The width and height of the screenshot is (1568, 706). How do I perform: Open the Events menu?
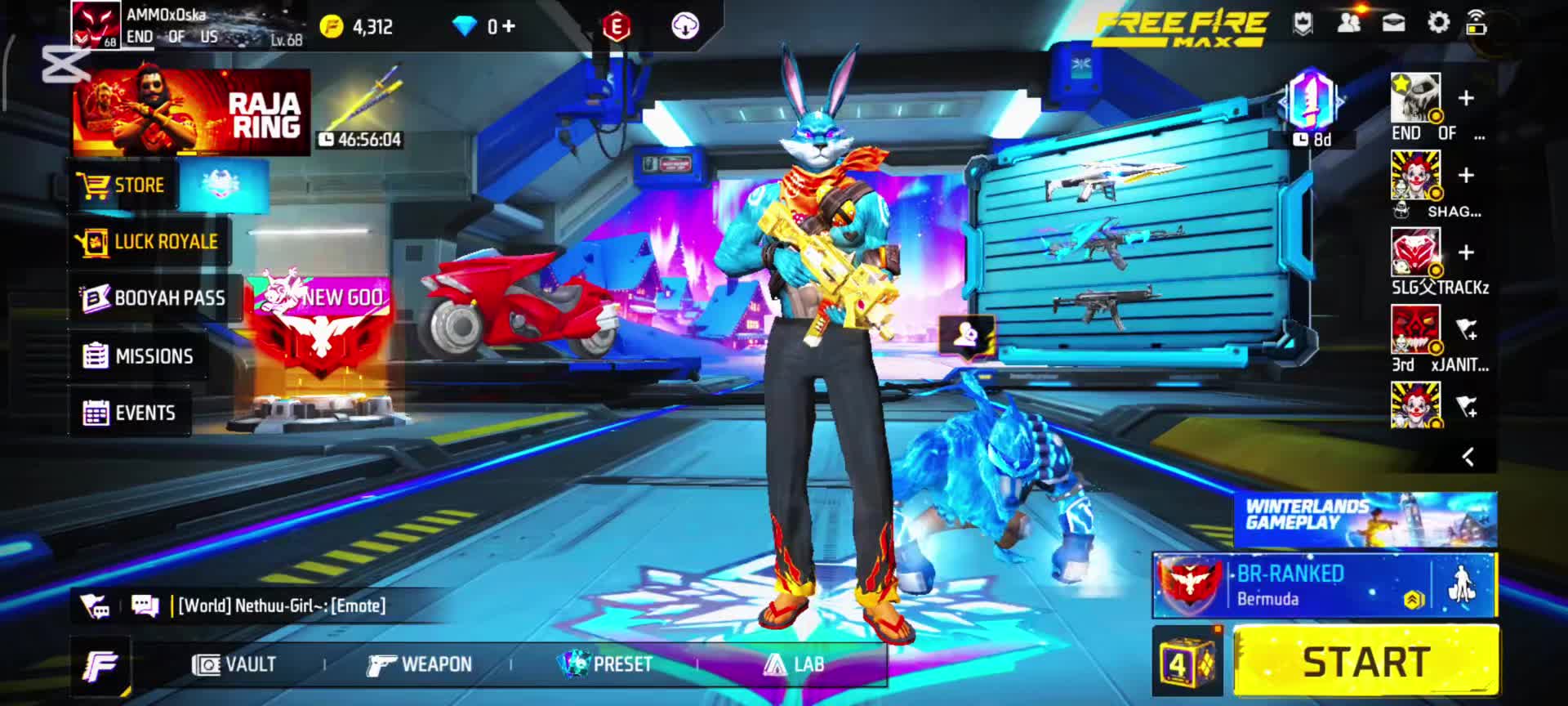(x=130, y=413)
